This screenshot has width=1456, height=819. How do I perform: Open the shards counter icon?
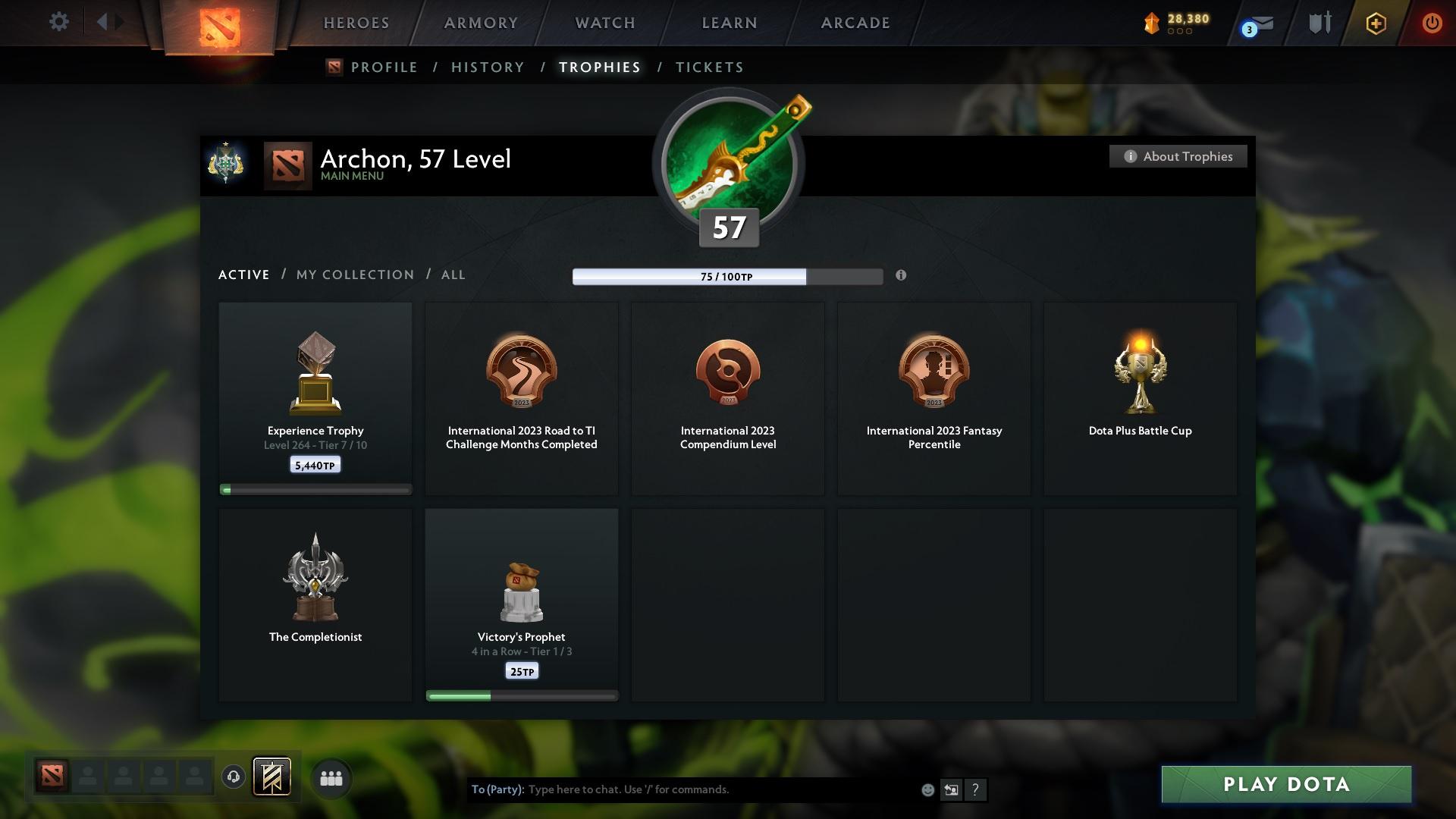pos(1152,22)
